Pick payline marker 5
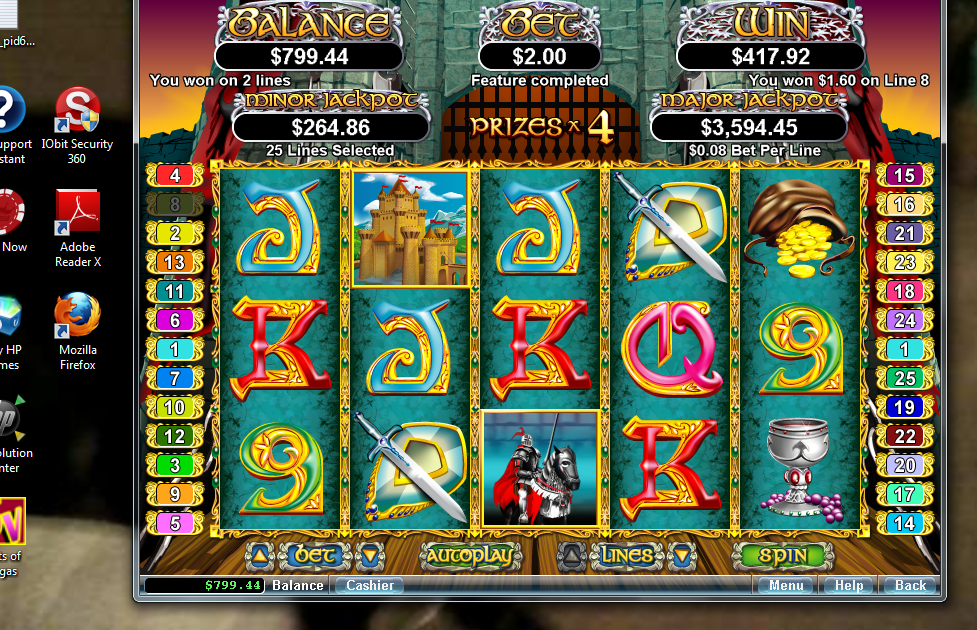Viewport: 977px width, 630px height. pos(175,522)
